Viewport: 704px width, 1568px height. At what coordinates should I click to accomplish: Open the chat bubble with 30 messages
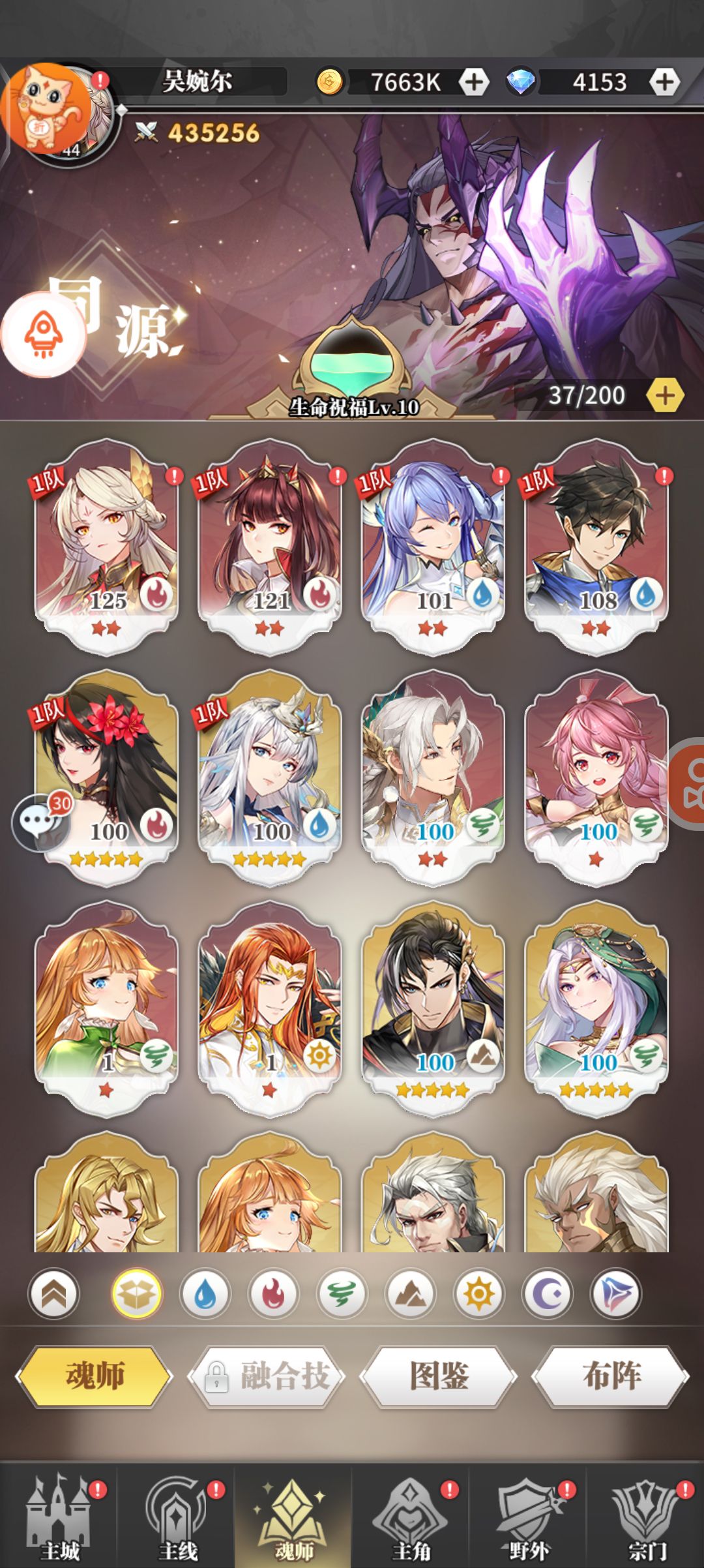[x=40, y=822]
